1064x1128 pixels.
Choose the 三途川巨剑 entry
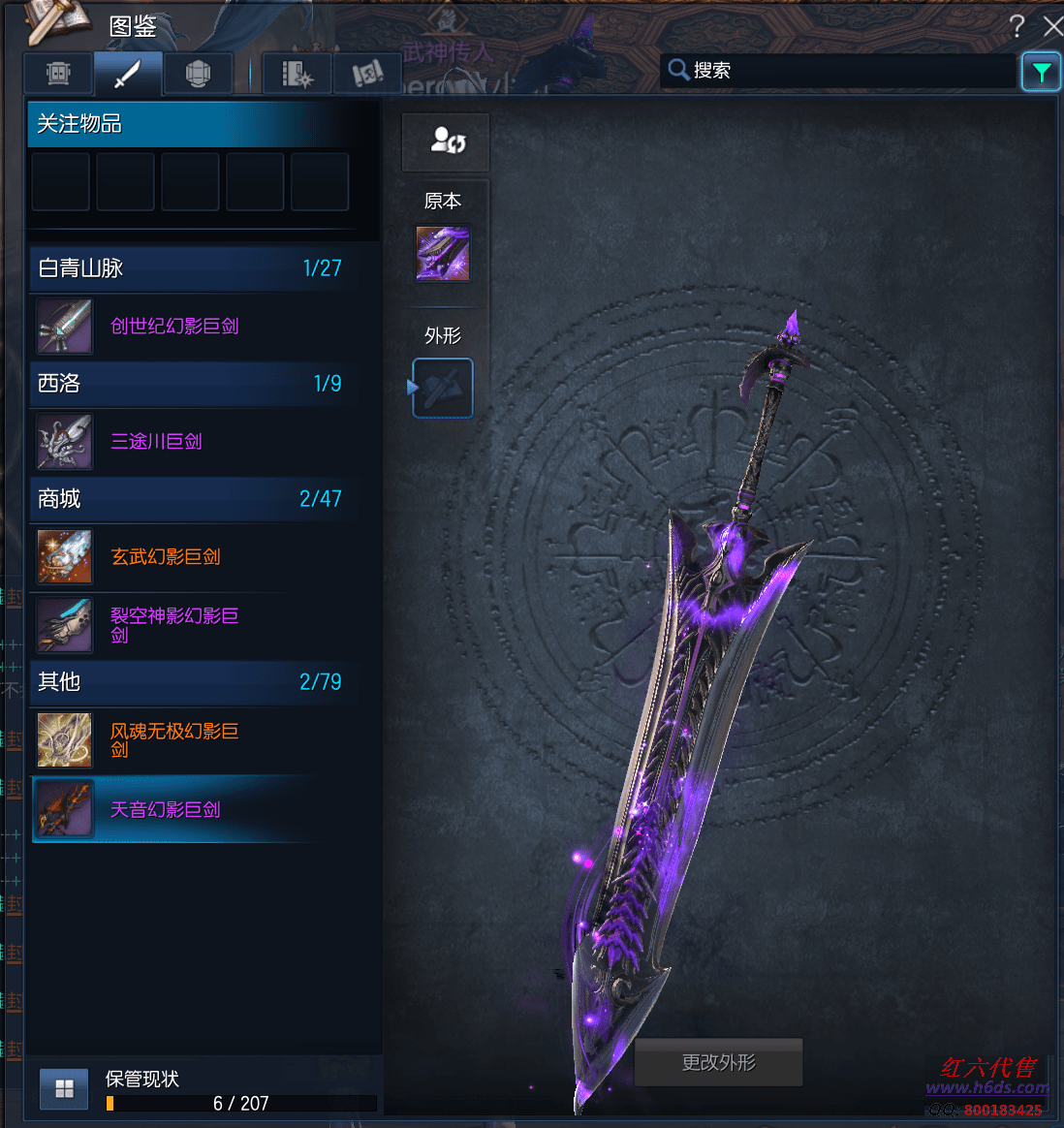point(156,442)
